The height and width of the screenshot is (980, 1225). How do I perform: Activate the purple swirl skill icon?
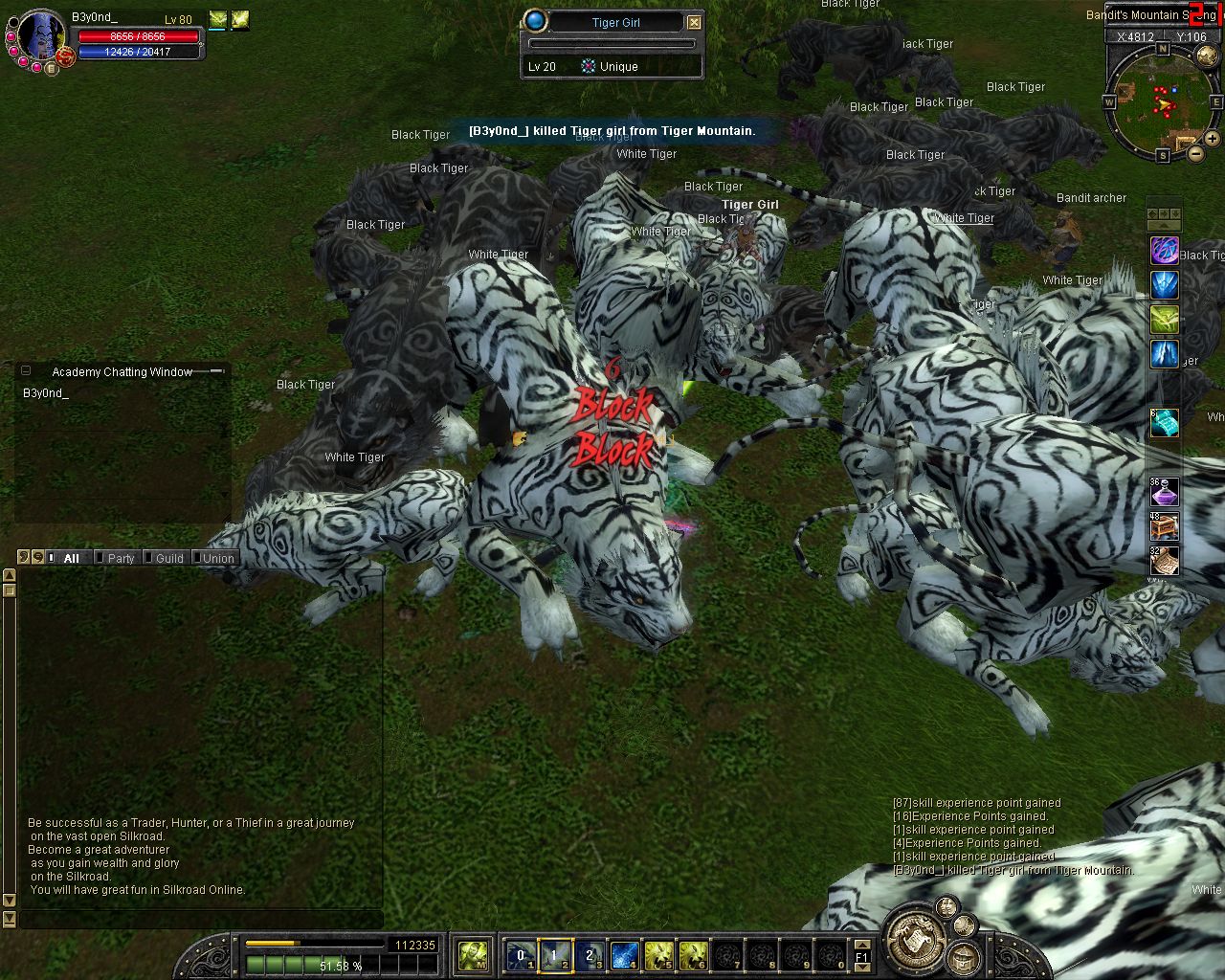pos(1164,252)
